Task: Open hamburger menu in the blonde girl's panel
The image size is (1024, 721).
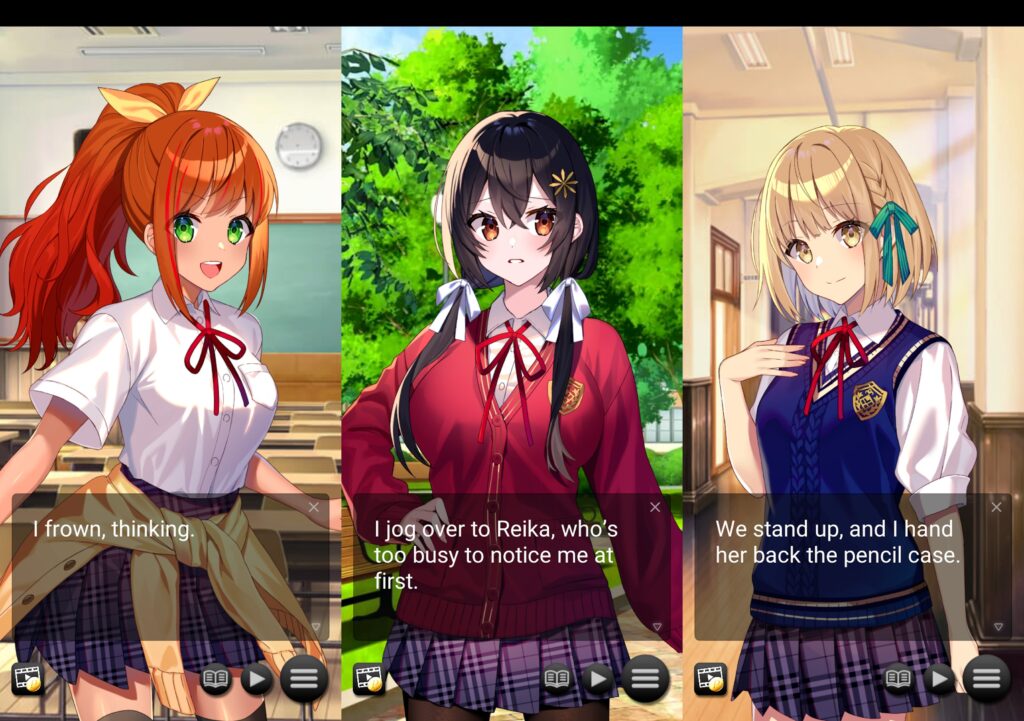Action: [986, 680]
